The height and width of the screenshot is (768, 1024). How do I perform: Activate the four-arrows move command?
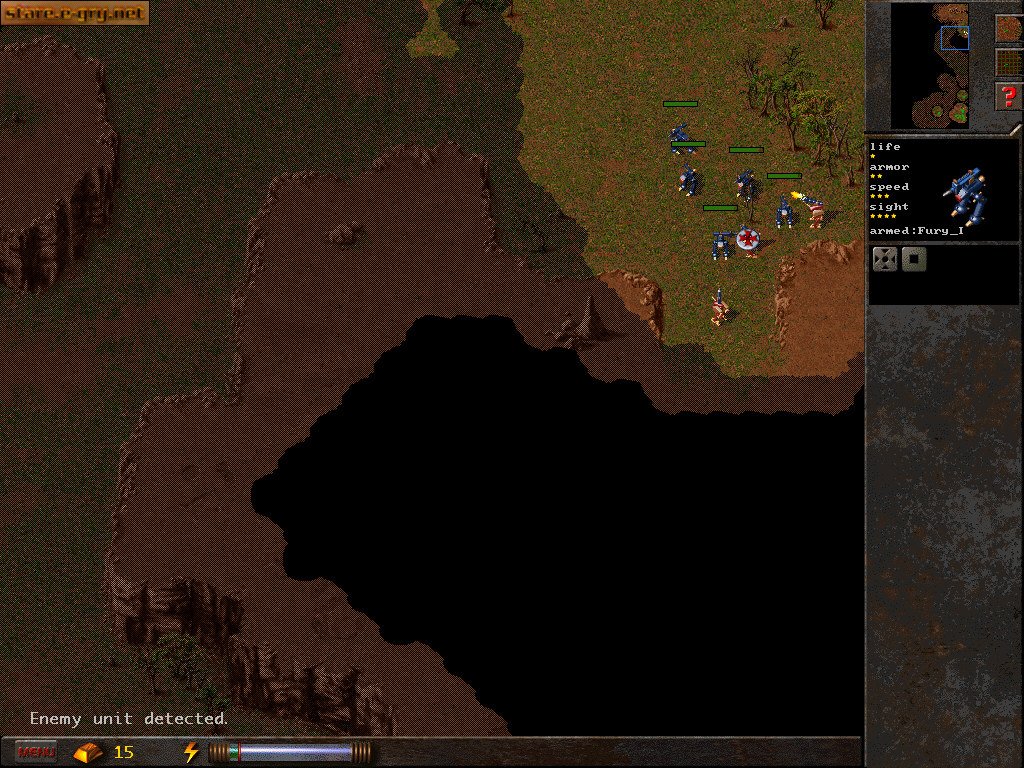(885, 260)
